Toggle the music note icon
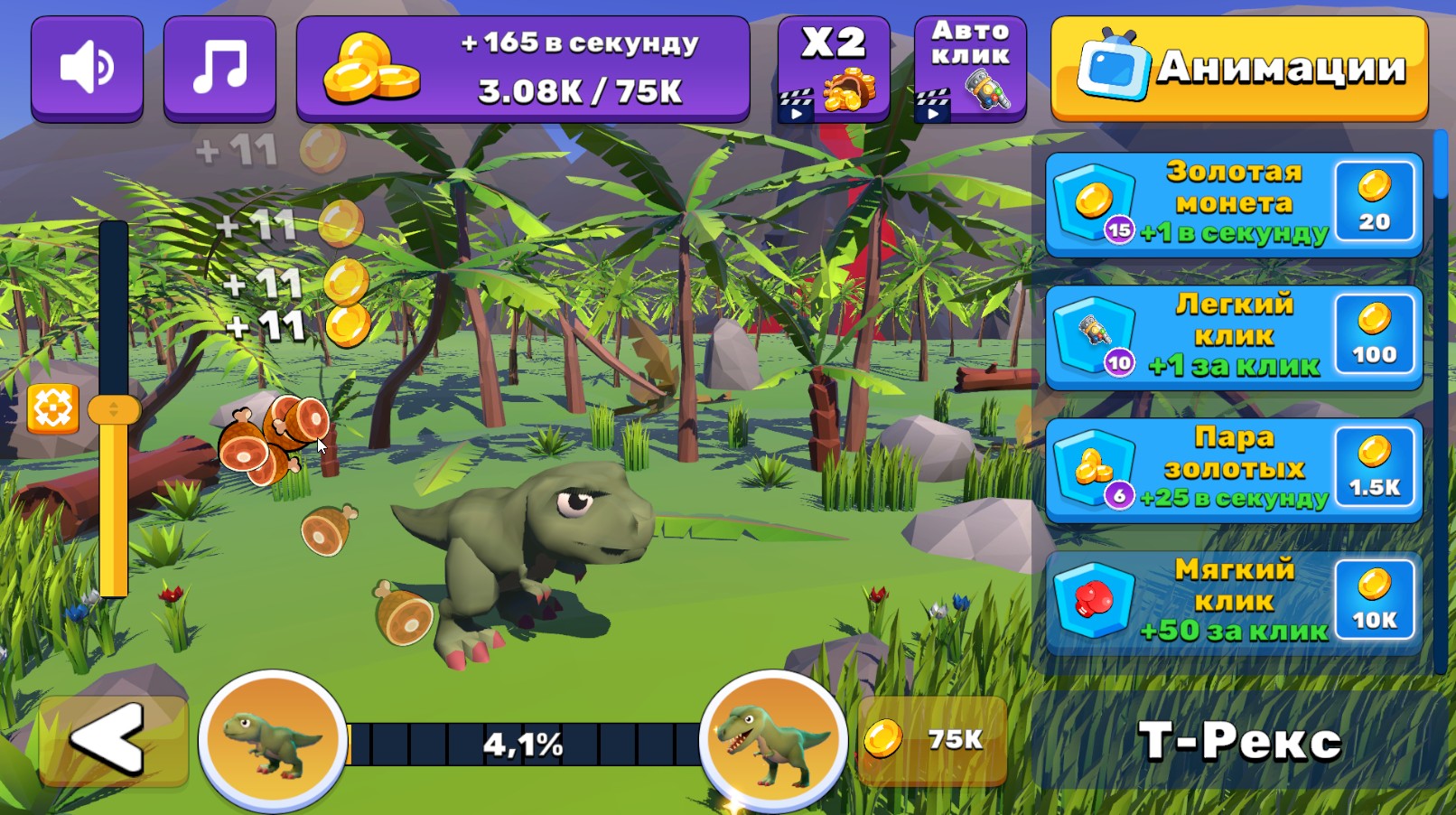This screenshot has height=815, width=1456. (x=219, y=66)
